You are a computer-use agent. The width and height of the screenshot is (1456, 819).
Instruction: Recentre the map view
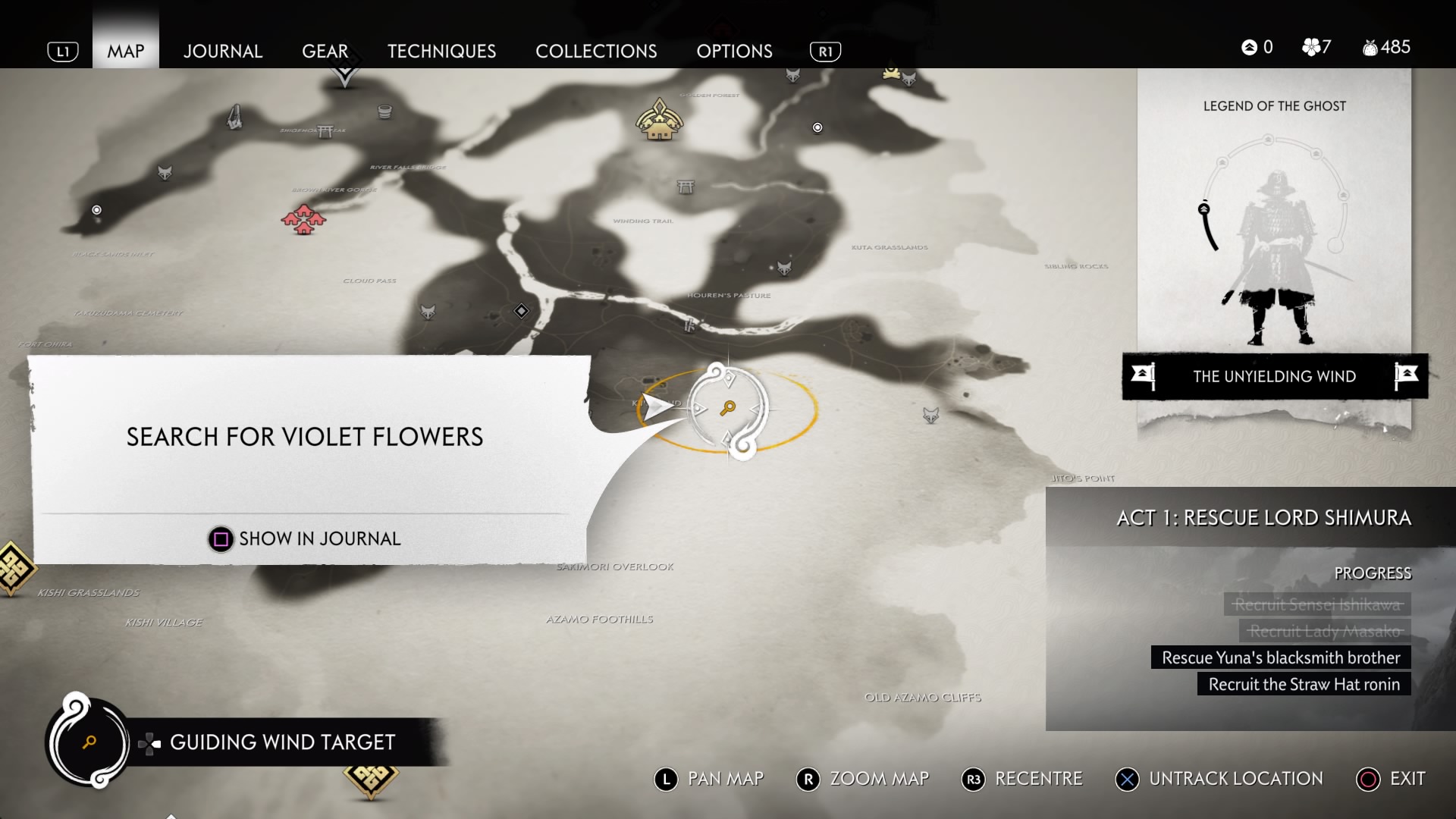(1022, 779)
